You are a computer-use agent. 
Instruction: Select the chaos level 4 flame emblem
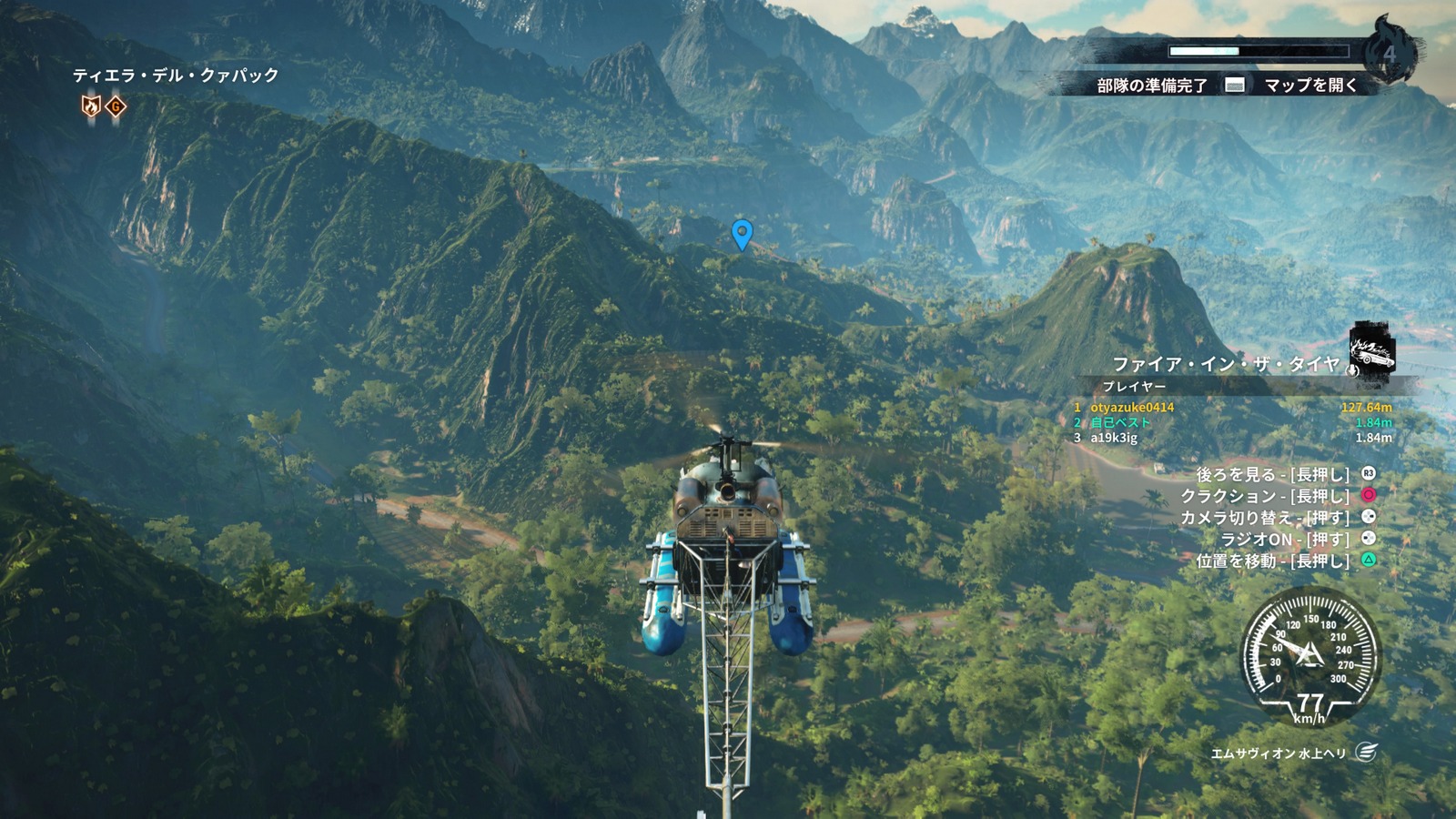pyautogui.click(x=1390, y=53)
